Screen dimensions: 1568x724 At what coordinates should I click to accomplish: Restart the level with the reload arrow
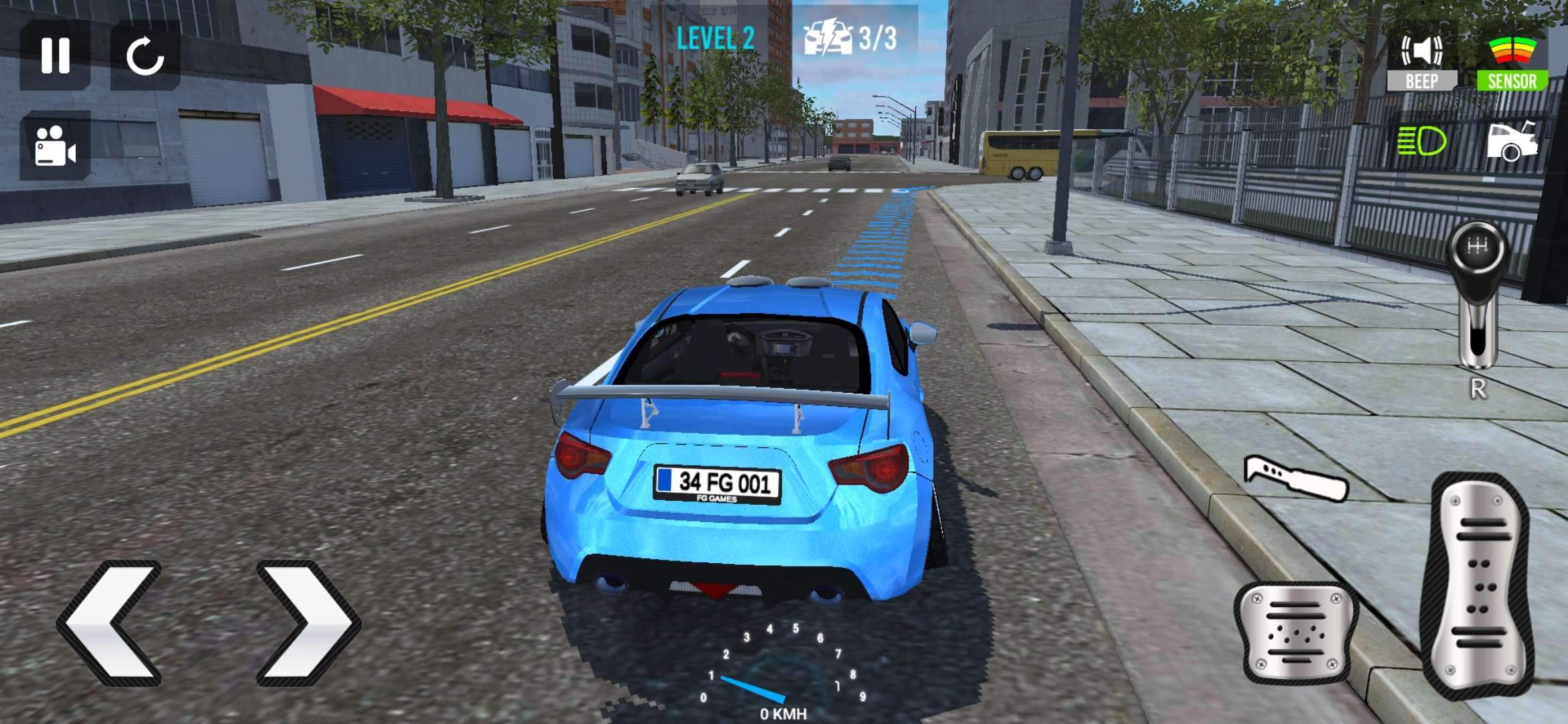click(145, 55)
